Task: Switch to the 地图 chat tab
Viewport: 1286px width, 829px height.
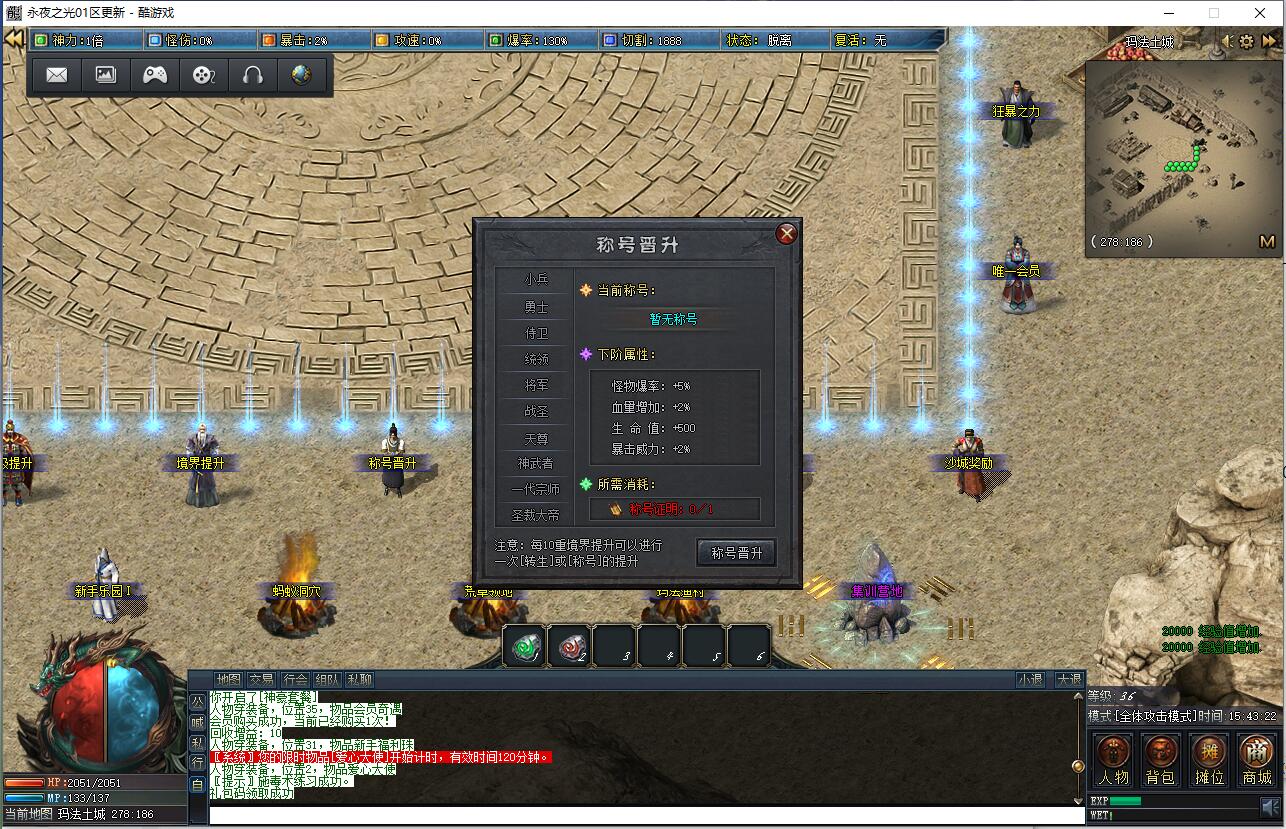Action: coord(229,680)
